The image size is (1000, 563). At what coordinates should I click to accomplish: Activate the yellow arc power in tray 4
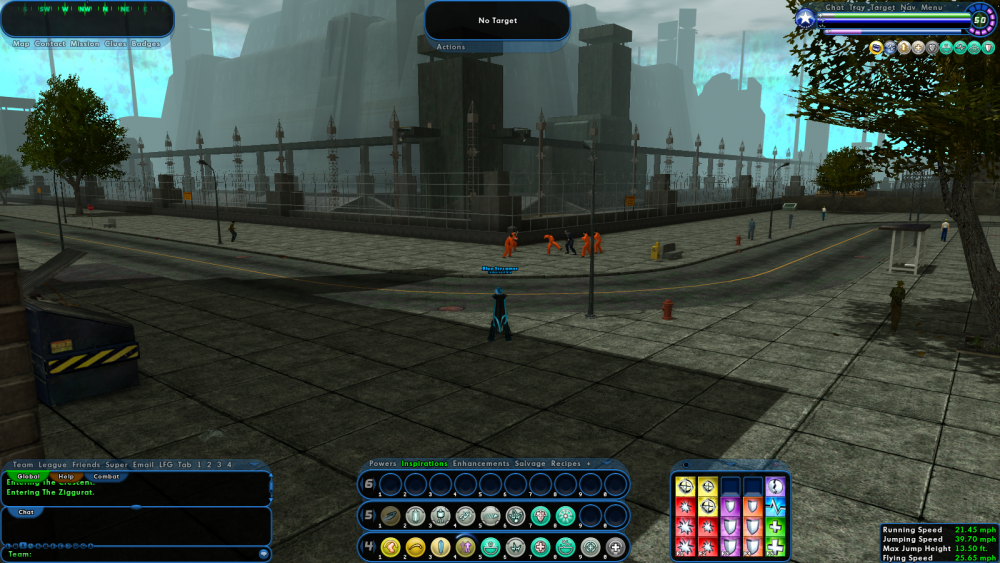click(415, 547)
